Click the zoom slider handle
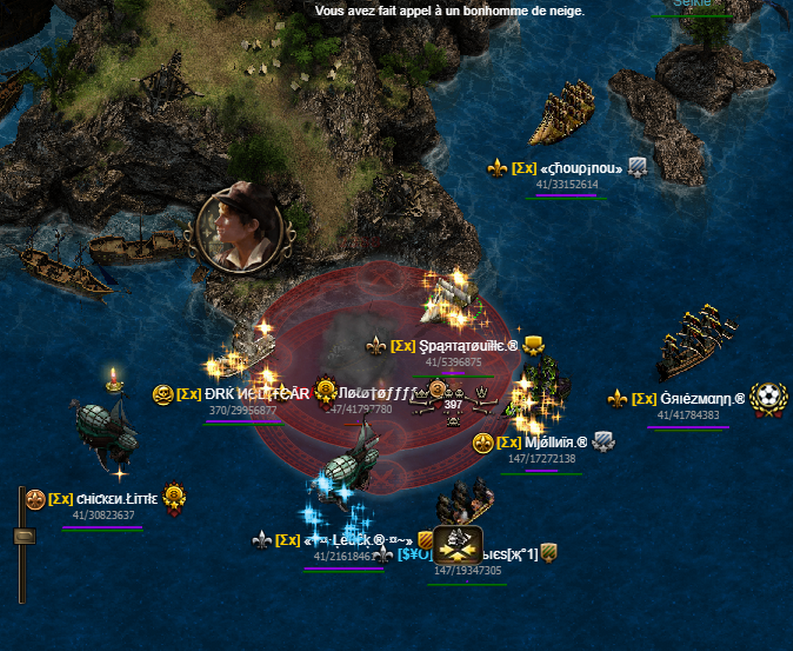This screenshot has height=651, width=793. (23, 537)
